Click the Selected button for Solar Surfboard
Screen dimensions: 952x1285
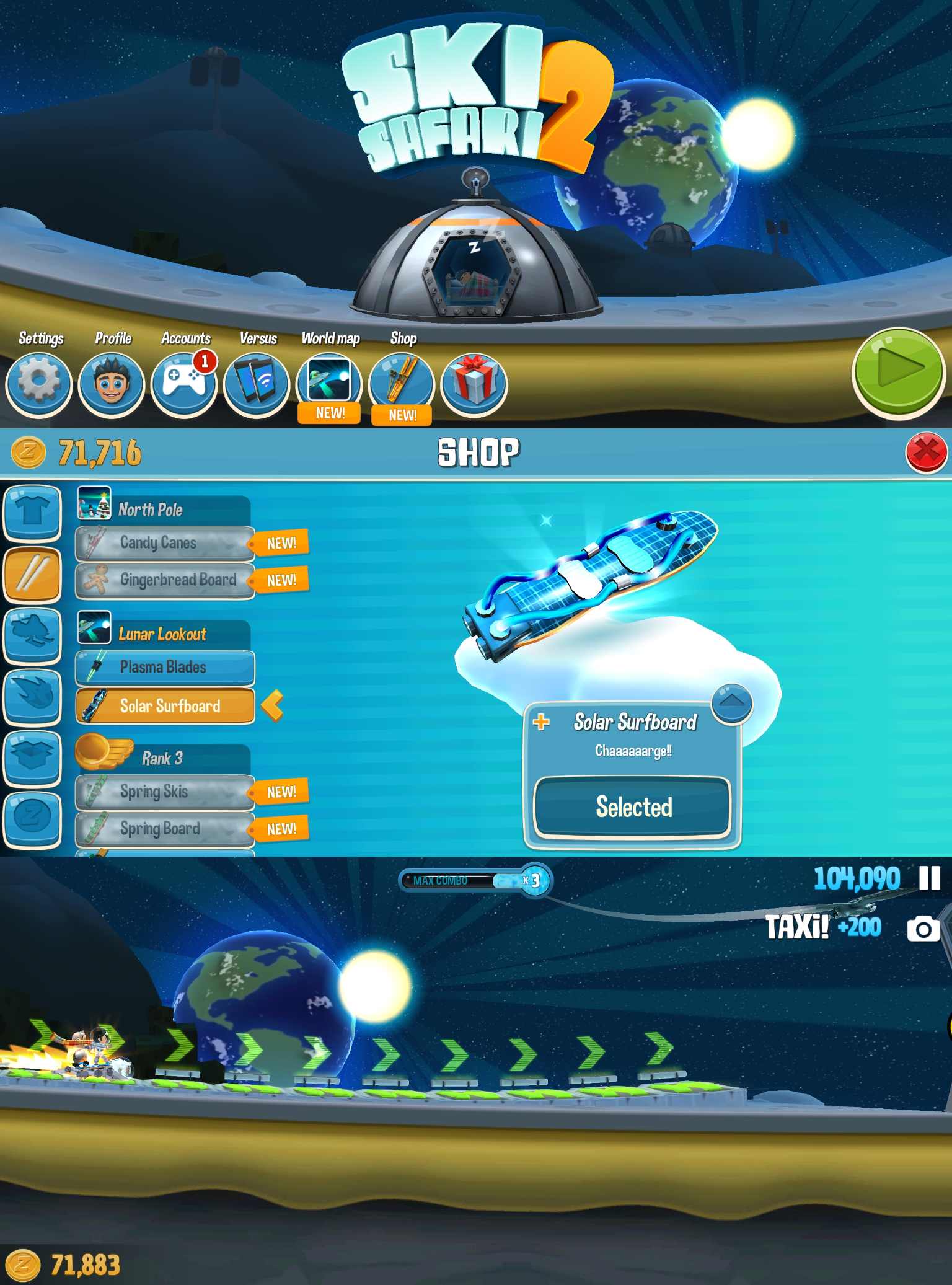click(x=633, y=807)
